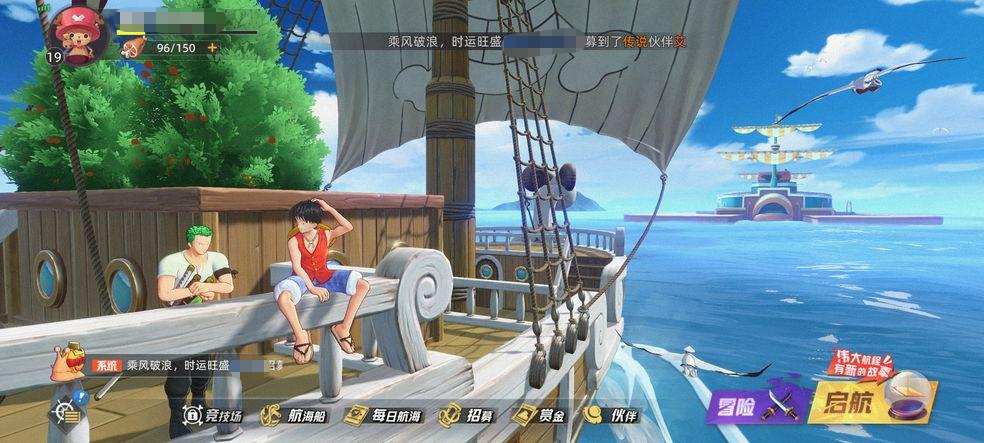Open the ship wheel menu icon
Screen dimensions: 984x443
coord(66,413)
